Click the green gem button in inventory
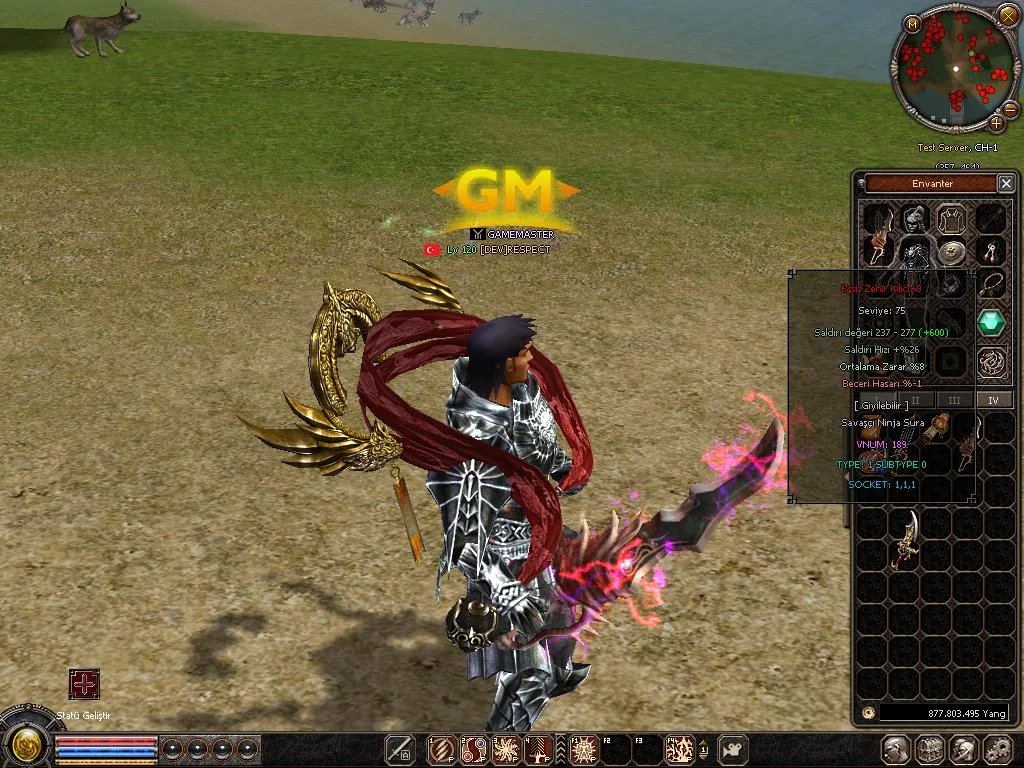Image resolution: width=1024 pixels, height=768 pixels. coord(991,323)
